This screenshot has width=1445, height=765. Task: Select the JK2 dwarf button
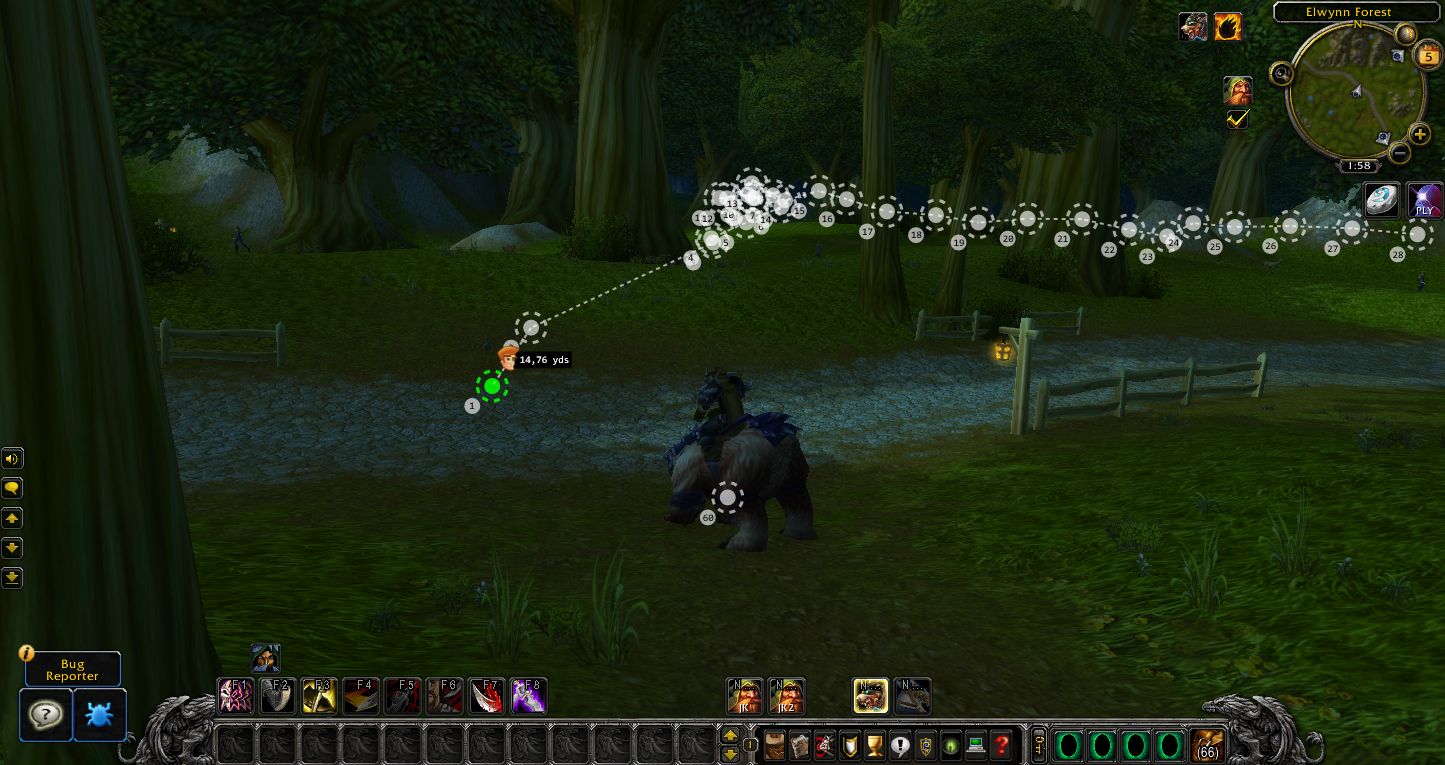point(787,695)
